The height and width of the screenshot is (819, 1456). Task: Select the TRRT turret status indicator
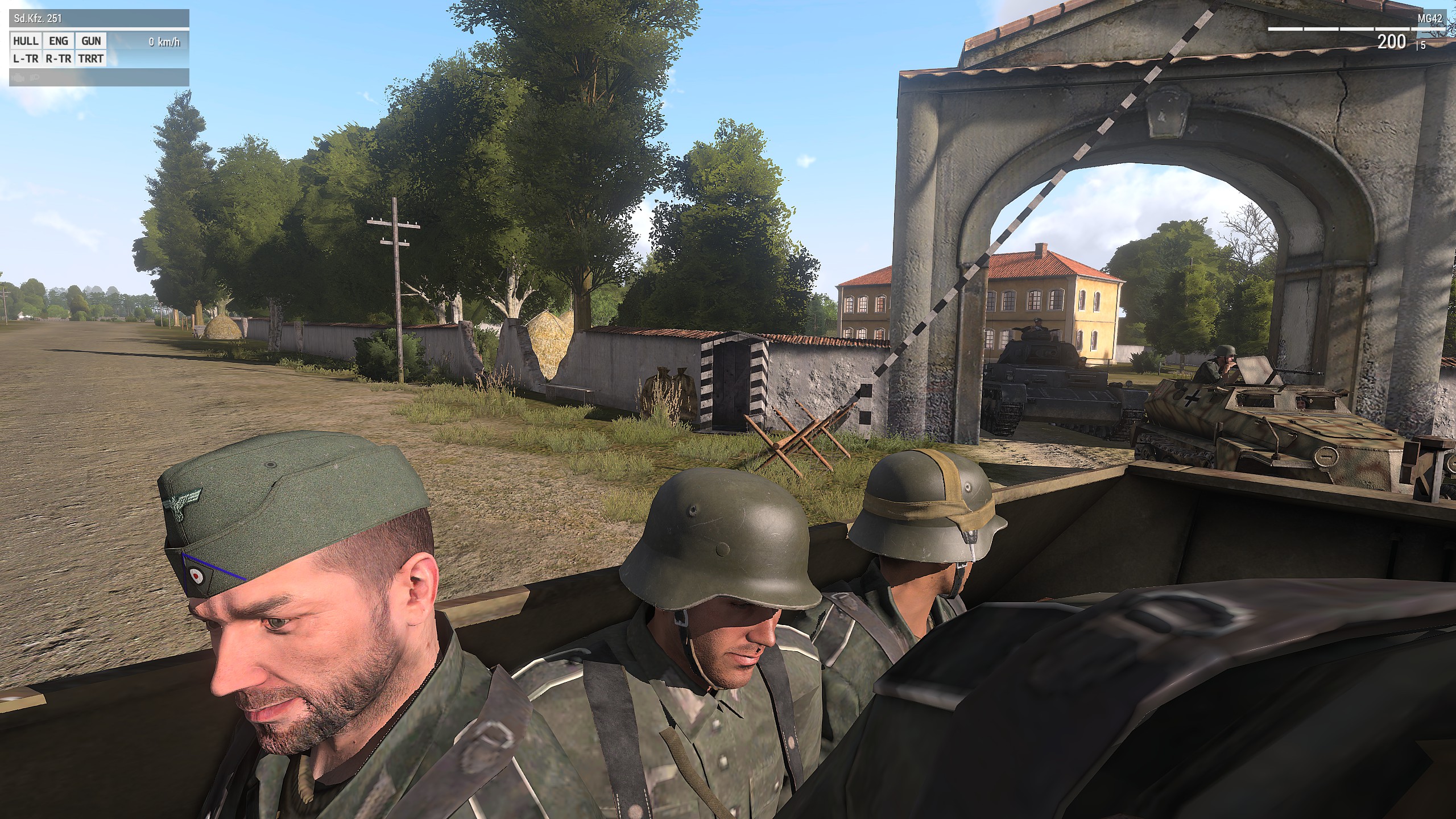click(x=91, y=58)
